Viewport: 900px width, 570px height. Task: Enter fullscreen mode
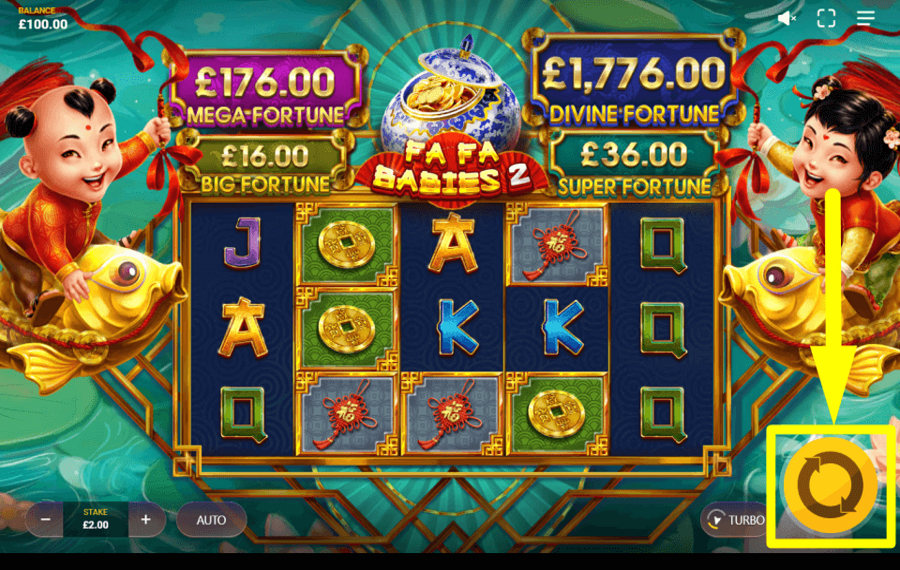[x=826, y=18]
